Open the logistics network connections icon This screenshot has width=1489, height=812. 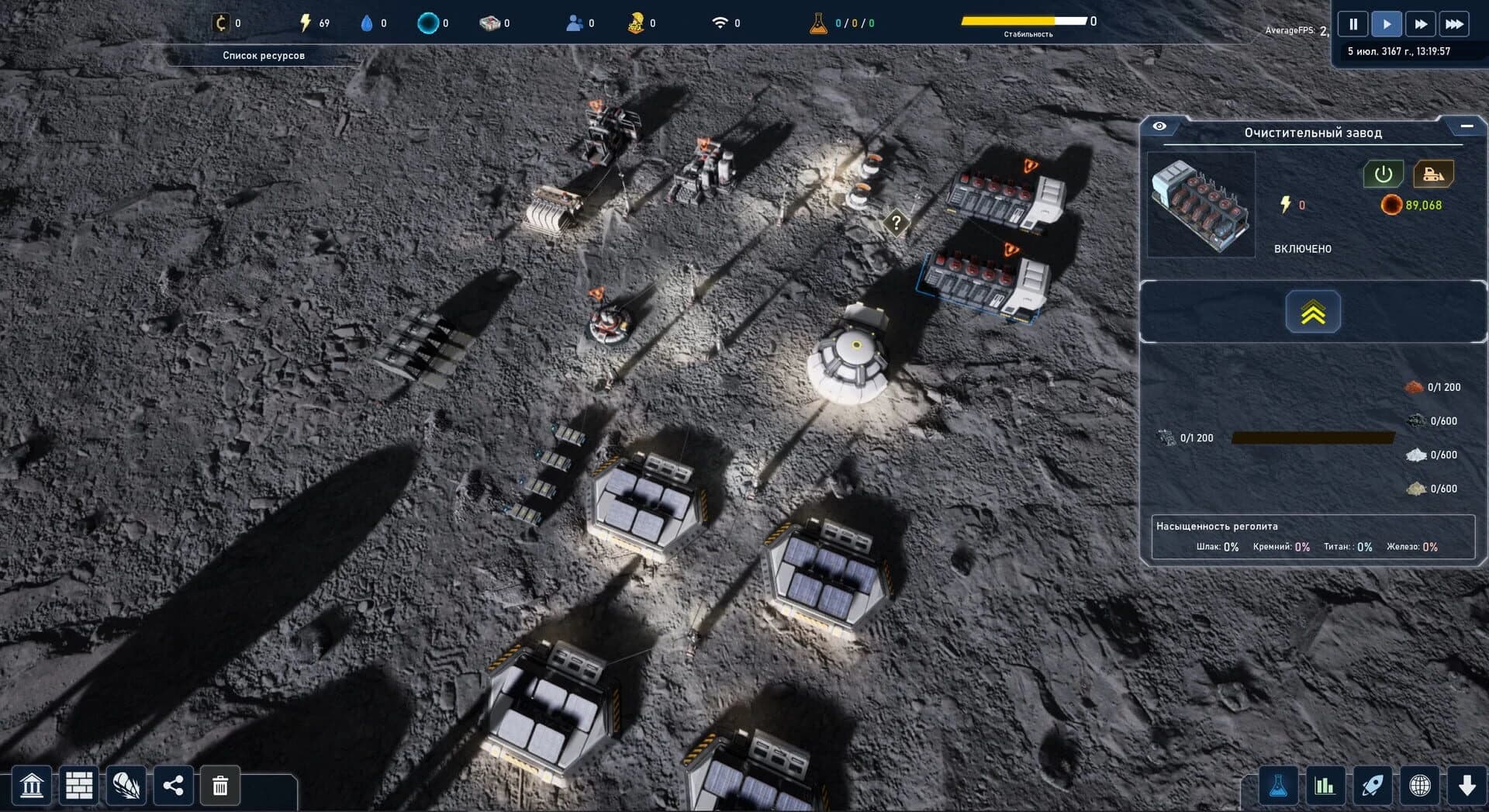tap(172, 786)
